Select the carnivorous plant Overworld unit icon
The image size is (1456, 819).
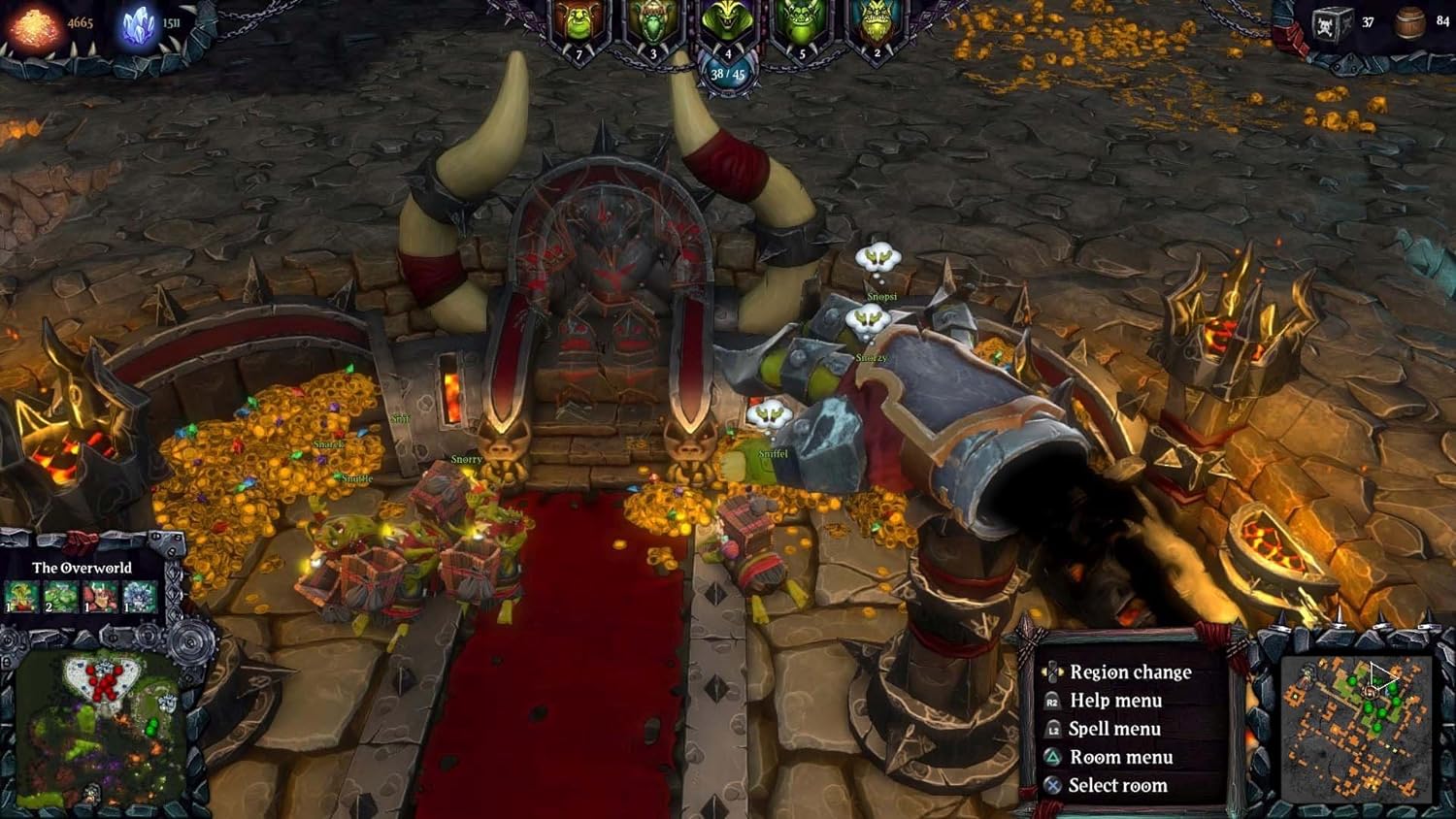tap(21, 596)
